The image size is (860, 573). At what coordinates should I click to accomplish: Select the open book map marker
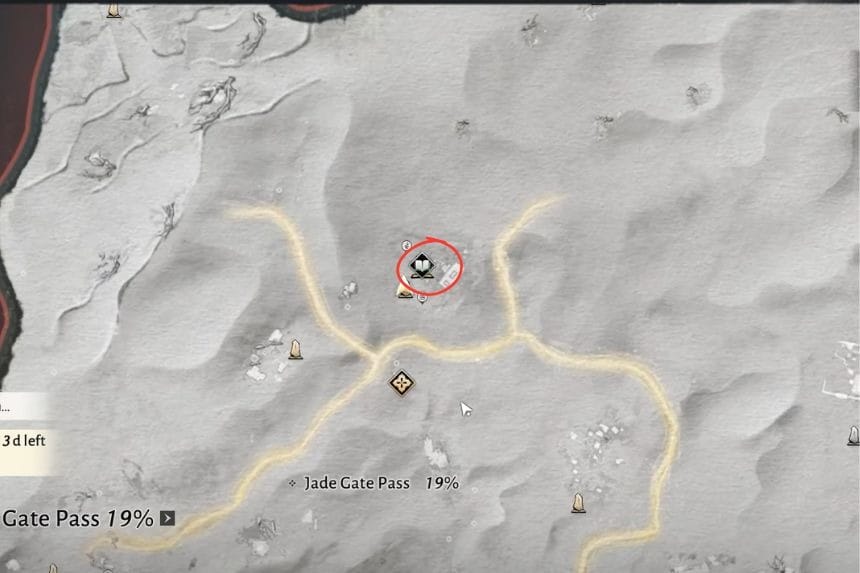tap(423, 268)
